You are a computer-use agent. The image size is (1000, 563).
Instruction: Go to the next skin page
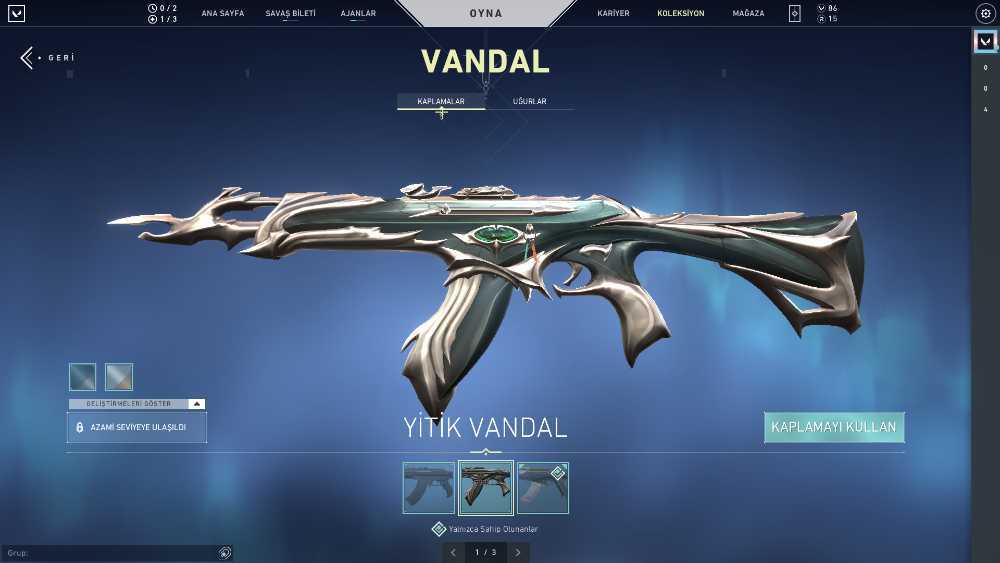518,552
